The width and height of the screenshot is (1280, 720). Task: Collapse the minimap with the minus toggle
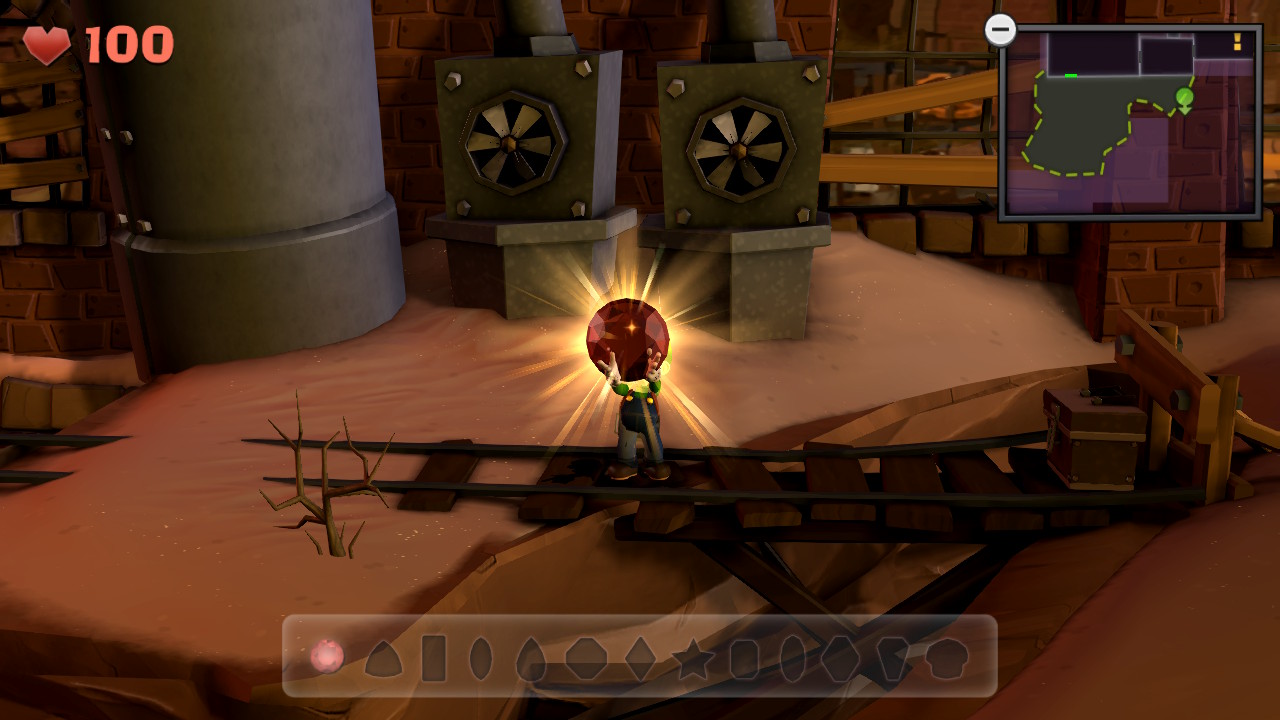[x=1000, y=28]
